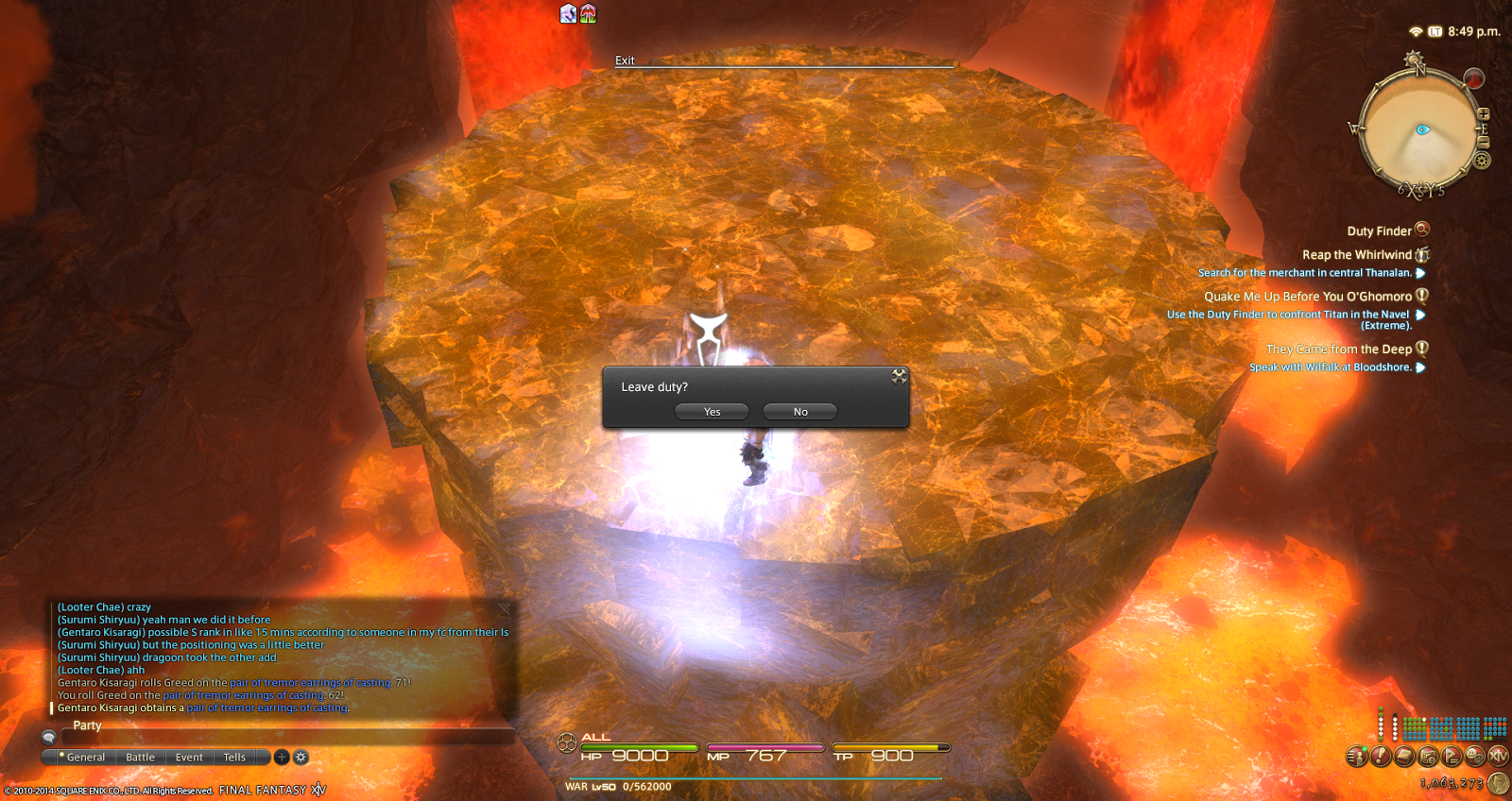
Task: Click No in the Leave duty dialog
Action: (799, 411)
